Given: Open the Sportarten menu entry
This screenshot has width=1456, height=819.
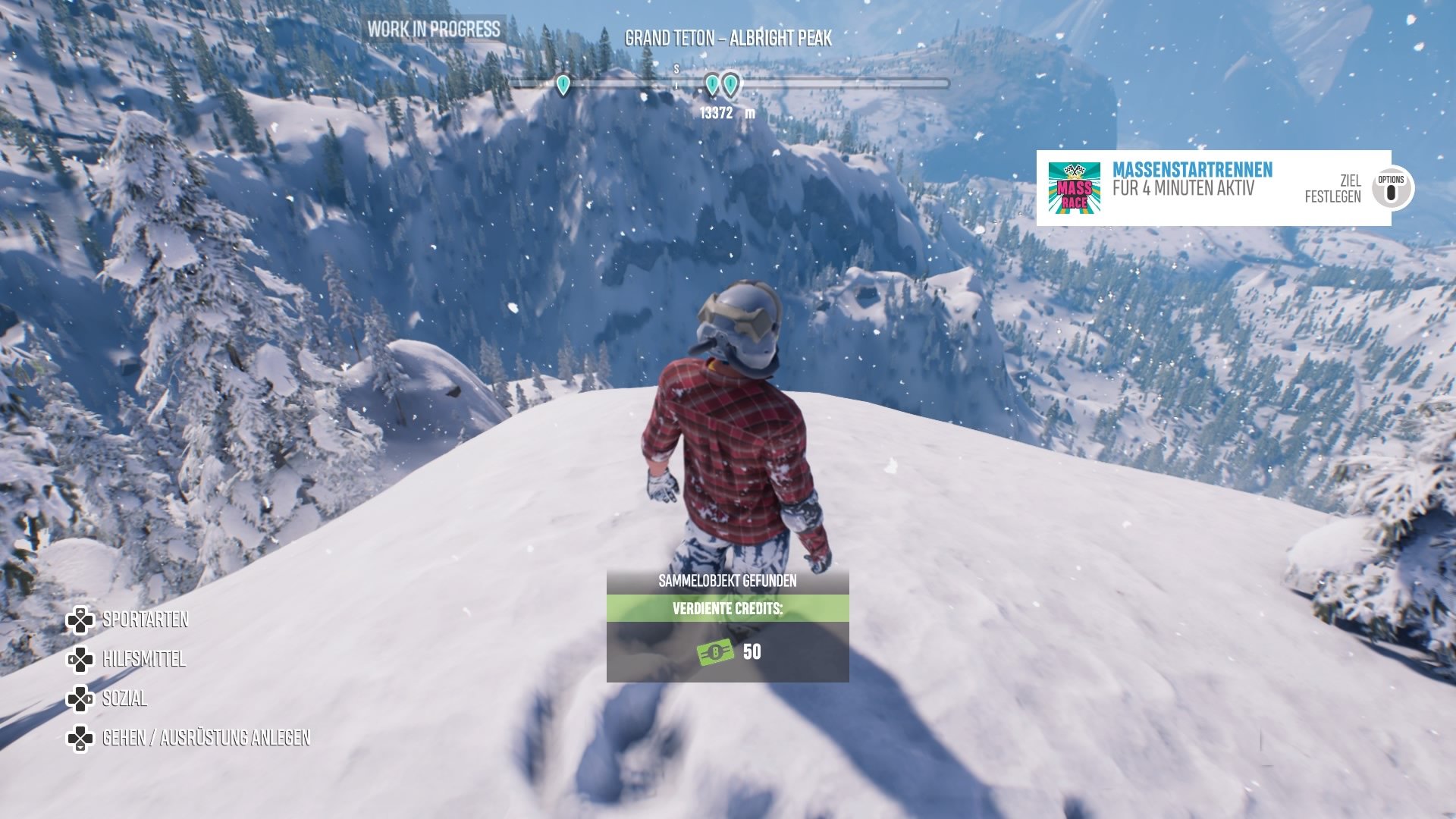Looking at the screenshot, I should click(x=145, y=620).
